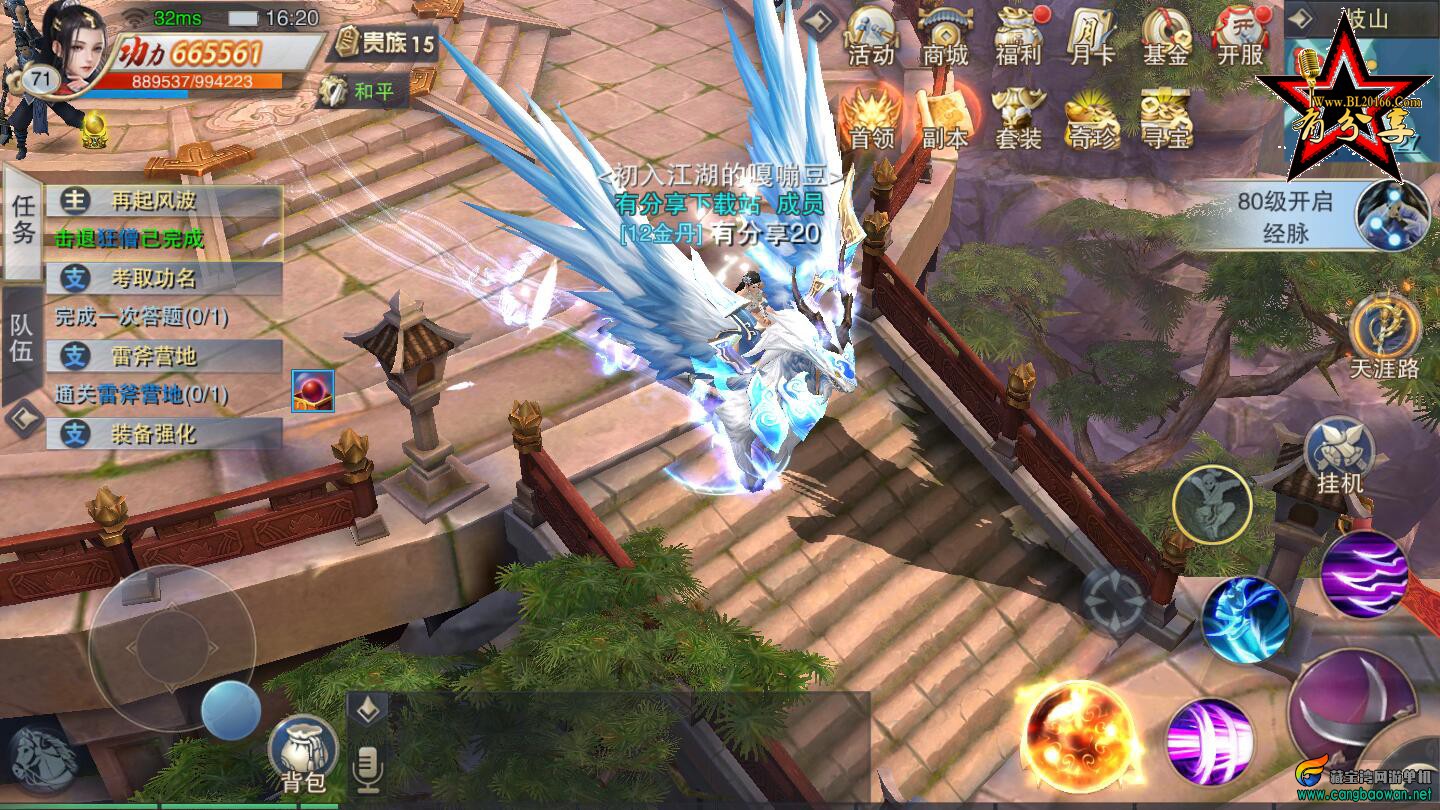1440x810 pixels.
Task: Open the 商城 shop
Action: [x=945, y=37]
